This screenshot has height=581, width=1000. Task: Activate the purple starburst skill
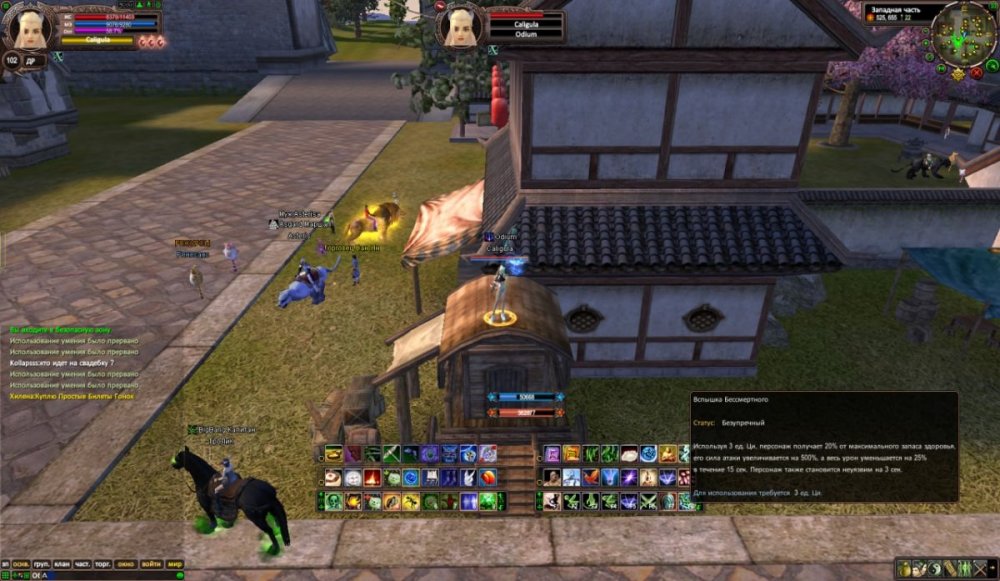point(629,478)
